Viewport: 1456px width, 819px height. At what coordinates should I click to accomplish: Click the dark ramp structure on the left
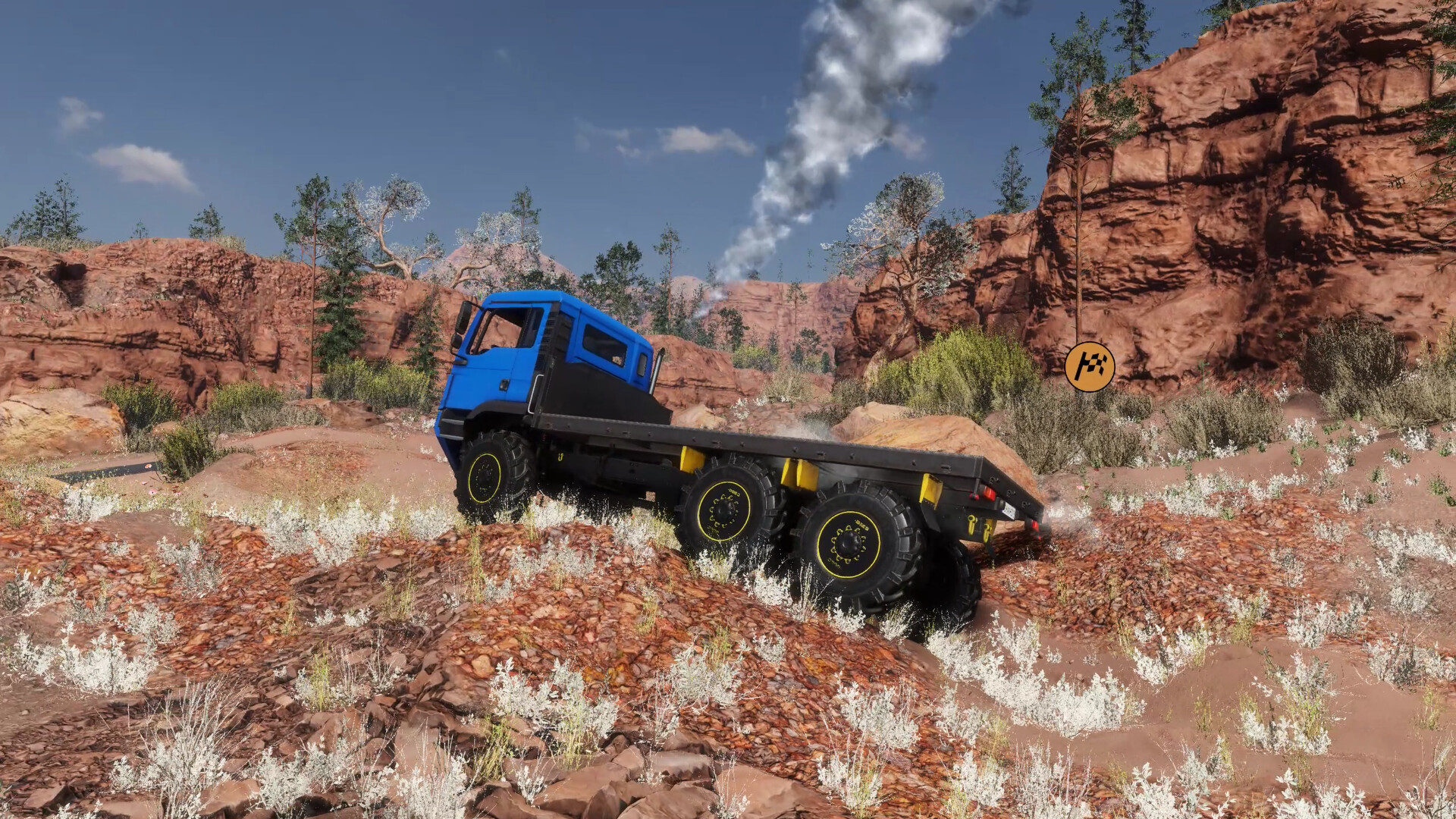pos(106,466)
